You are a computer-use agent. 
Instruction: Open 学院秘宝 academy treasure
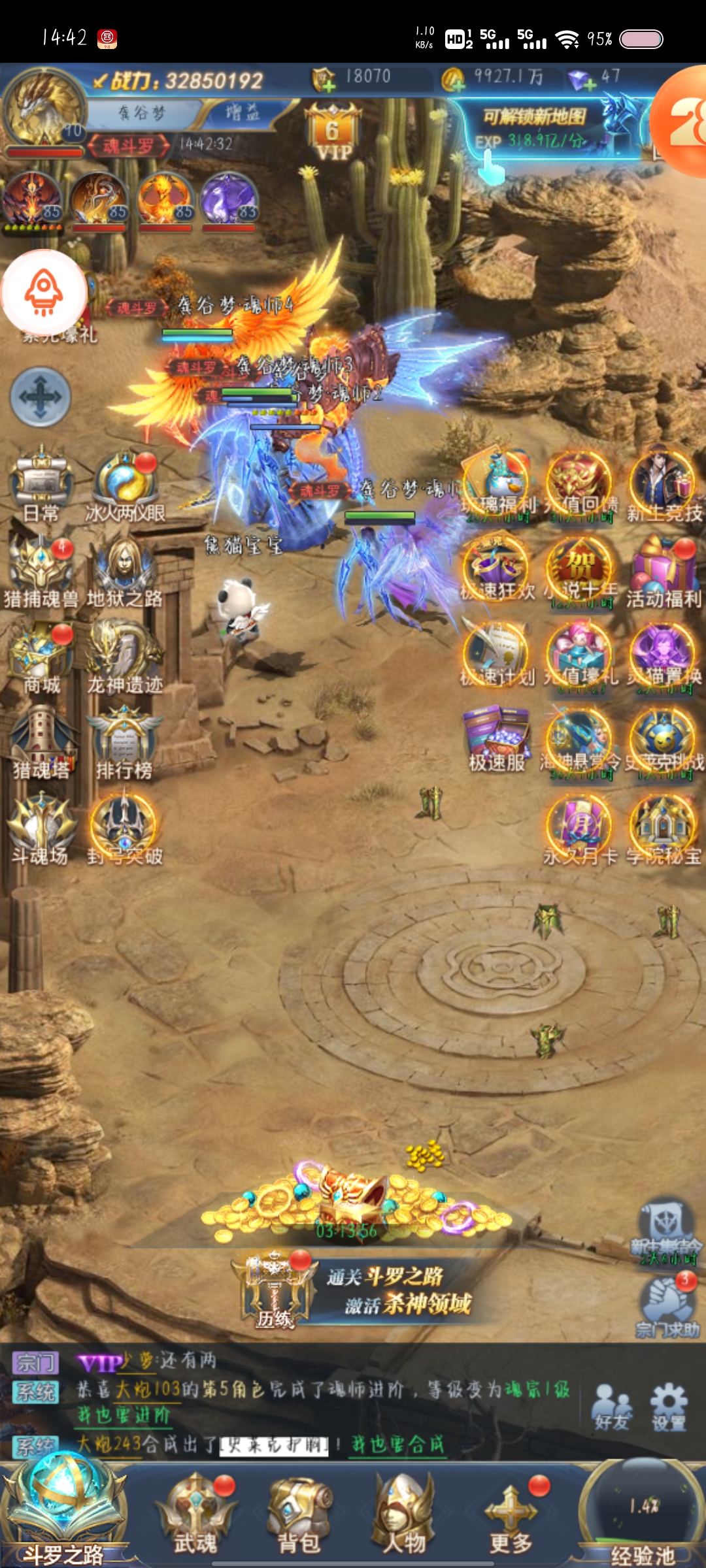[x=663, y=828]
